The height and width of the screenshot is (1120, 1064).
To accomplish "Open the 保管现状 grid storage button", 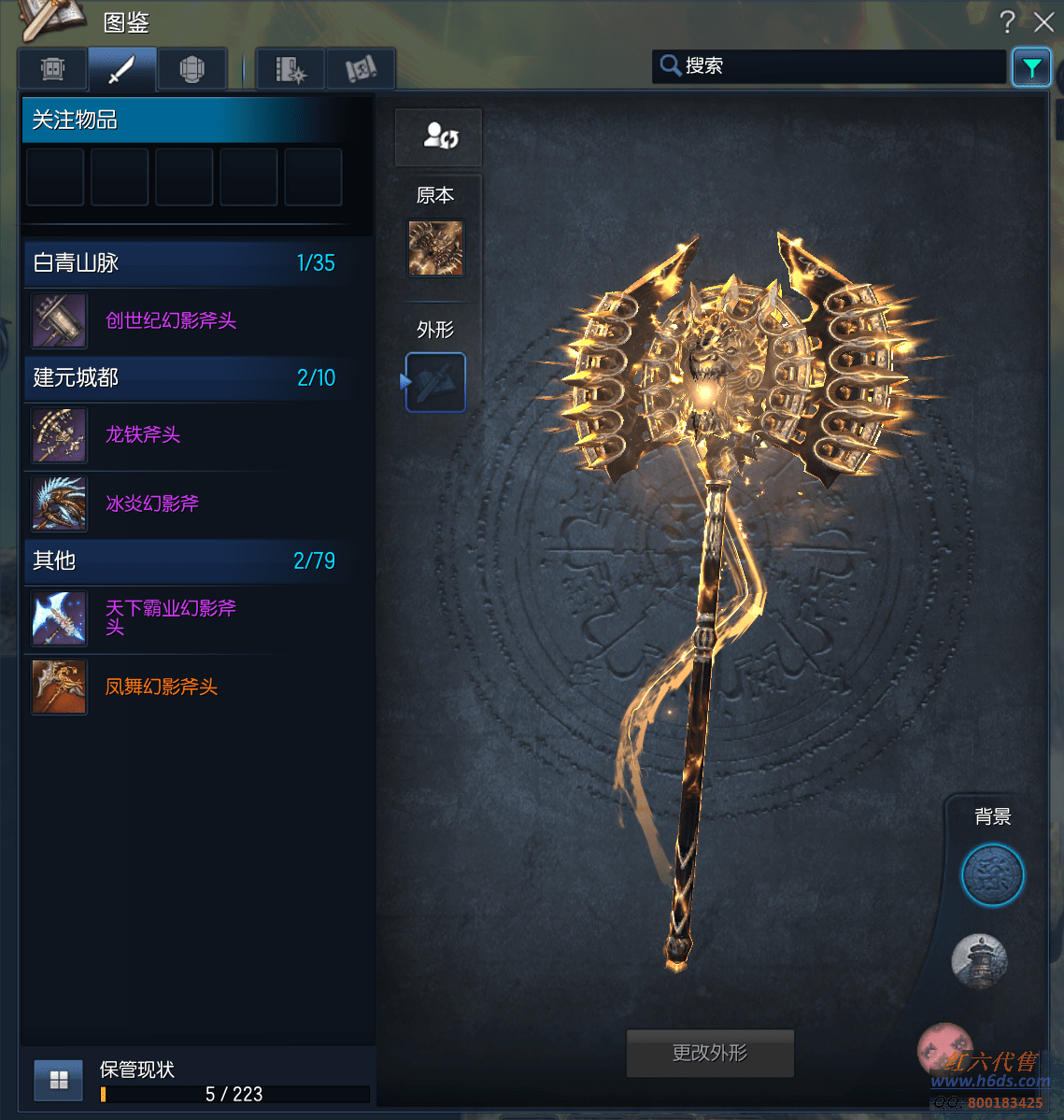I will pos(59,1081).
